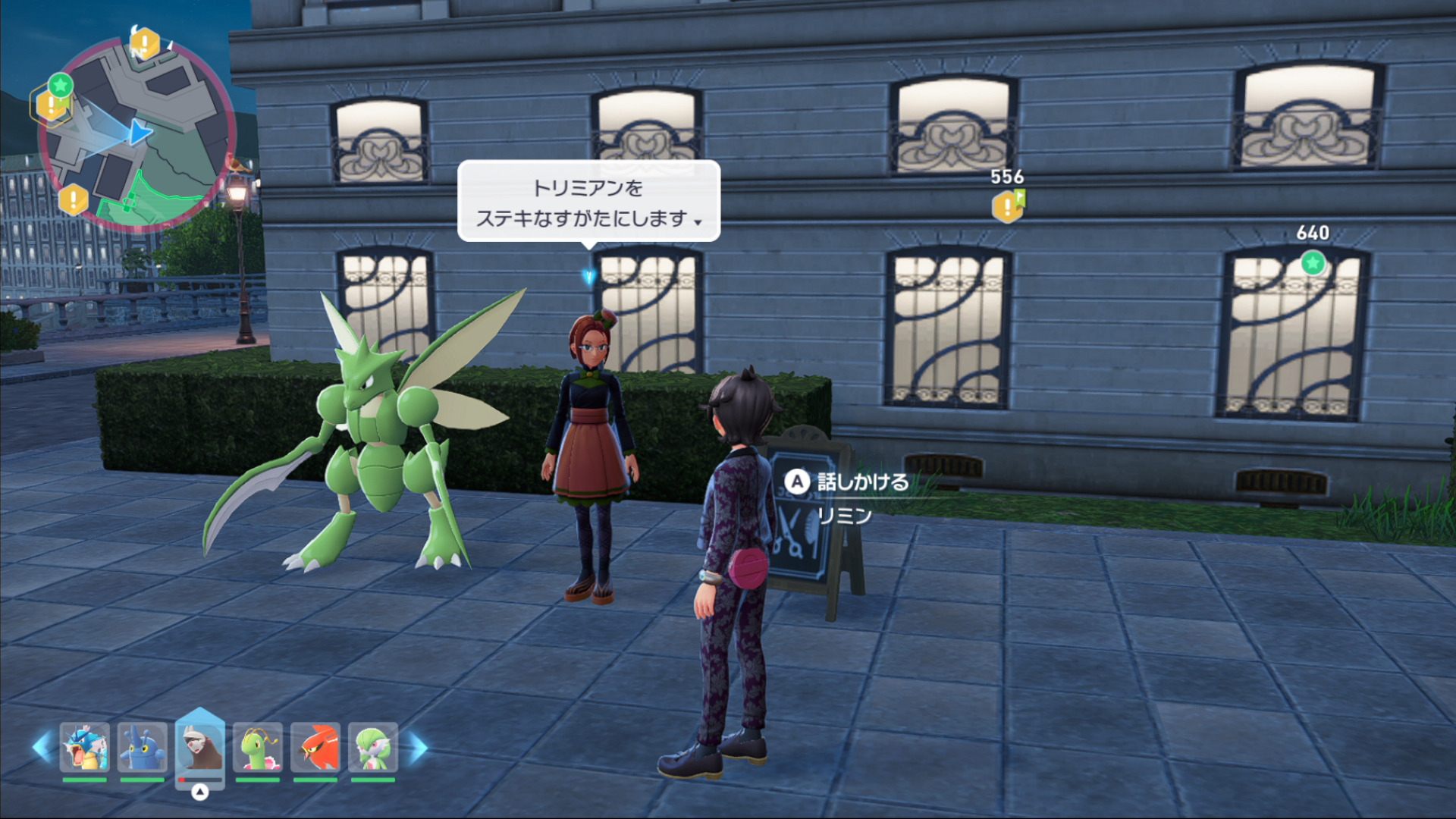1456x819 pixels.
Task: Click the right arrow beside the party bar
Action: 417,747
